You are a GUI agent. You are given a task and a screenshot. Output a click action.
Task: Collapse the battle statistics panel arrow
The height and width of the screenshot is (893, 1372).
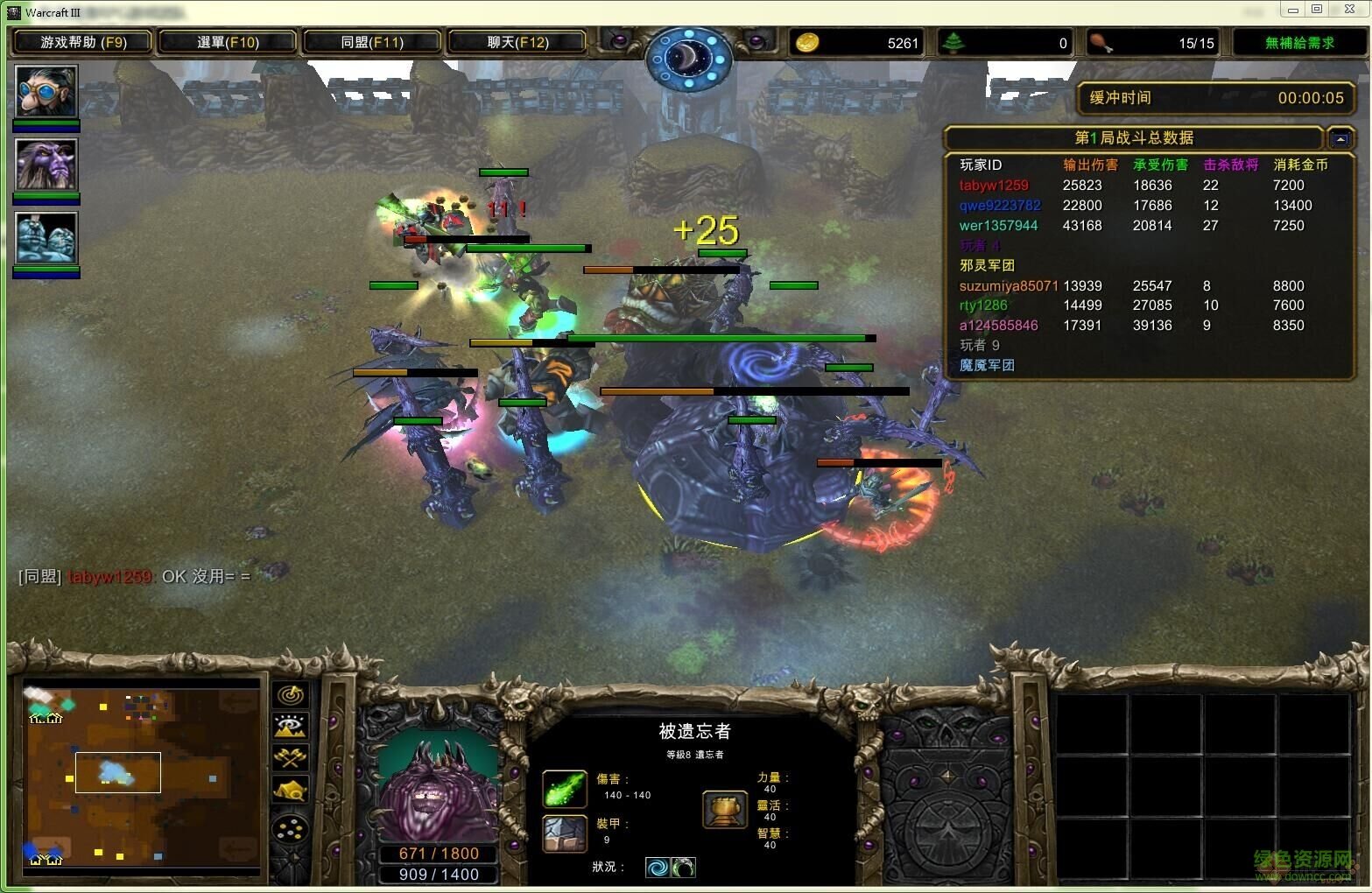pyautogui.click(x=1341, y=137)
